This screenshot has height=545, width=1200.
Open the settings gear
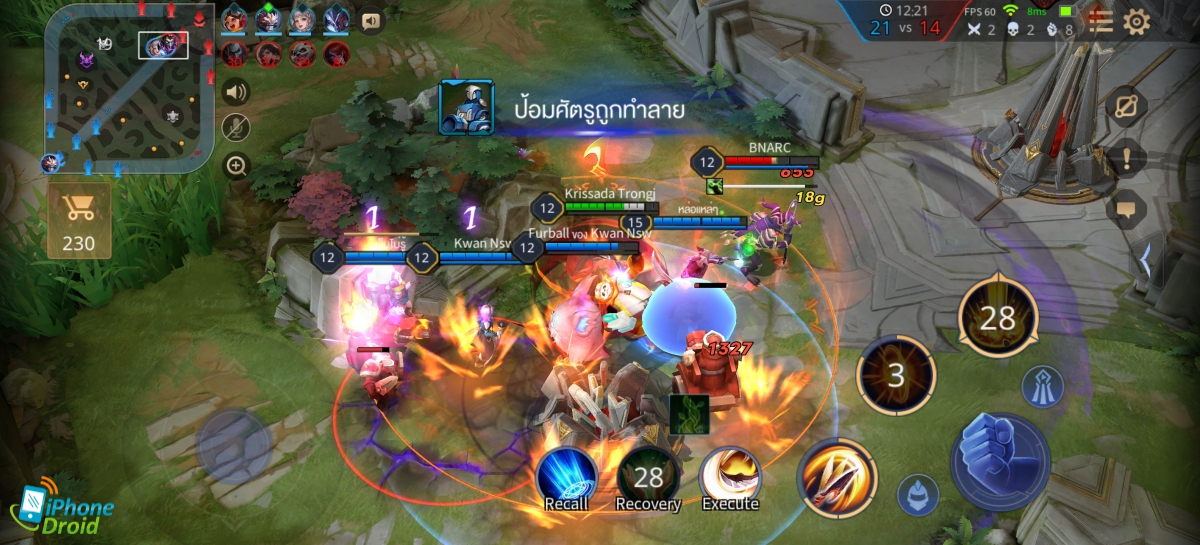[1137, 22]
